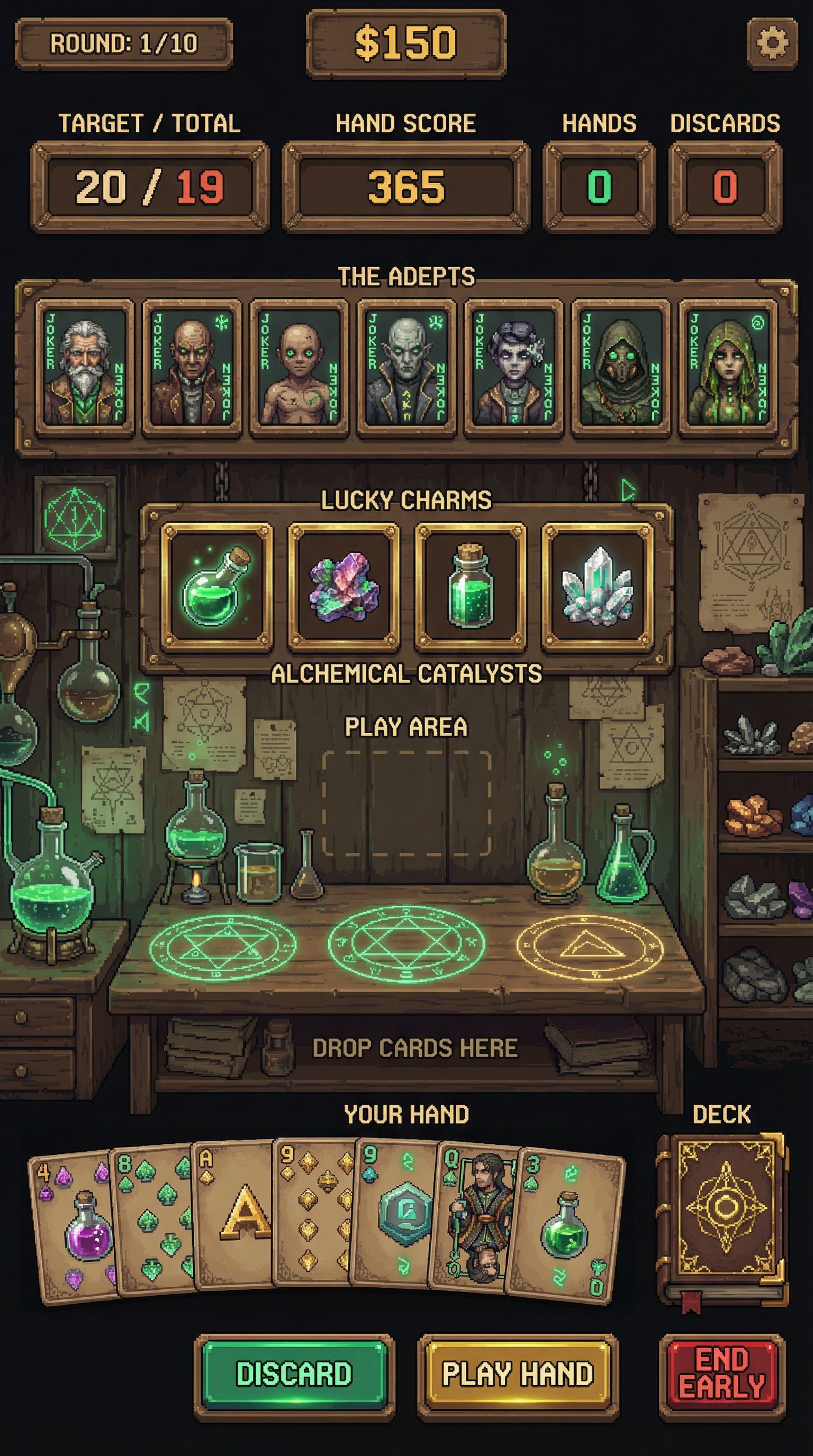The height and width of the screenshot is (1456, 813).
Task: Select the 3 card with green potion
Action: pos(565,1226)
